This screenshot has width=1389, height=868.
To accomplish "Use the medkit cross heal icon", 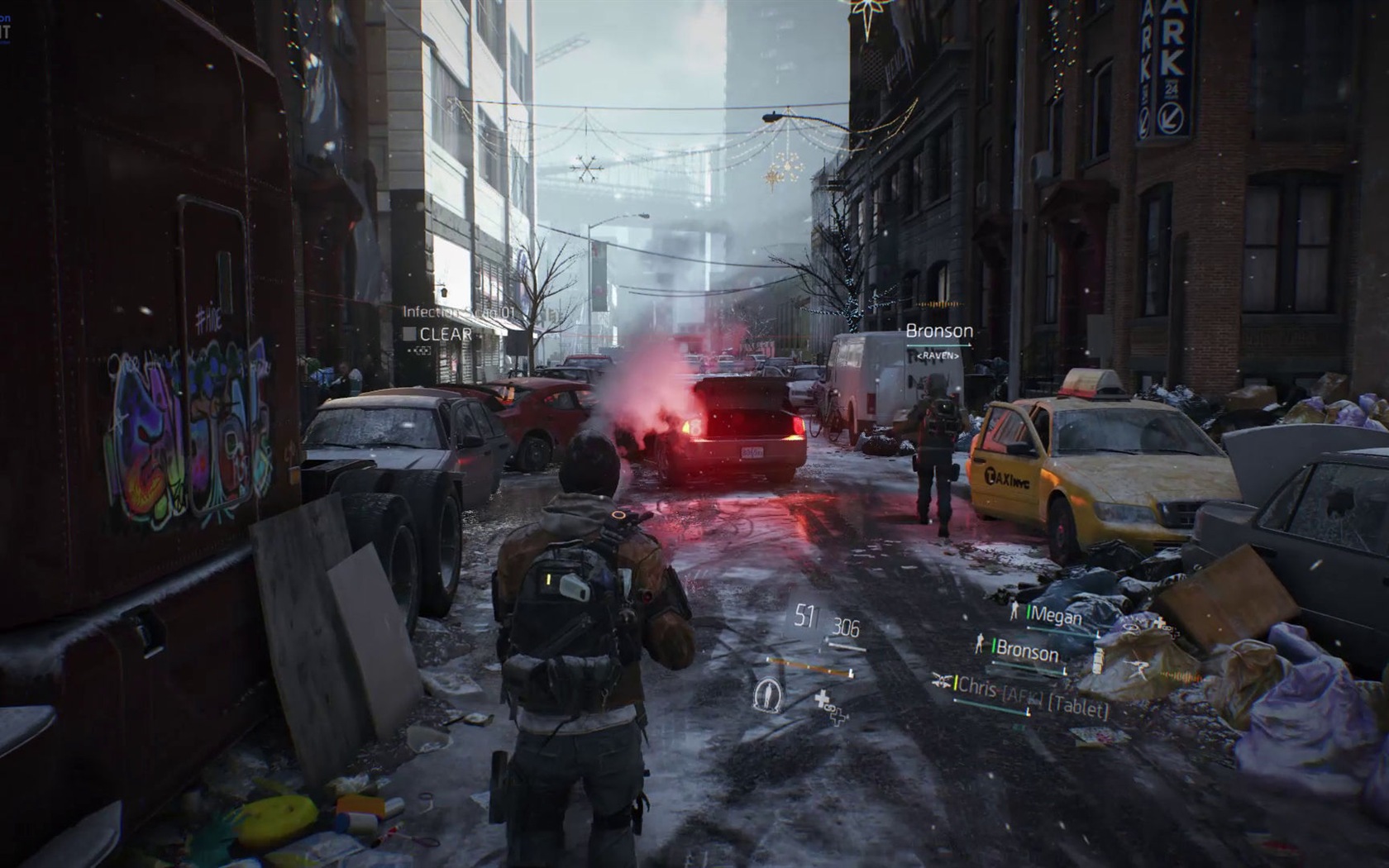I will pyautogui.click(x=830, y=707).
